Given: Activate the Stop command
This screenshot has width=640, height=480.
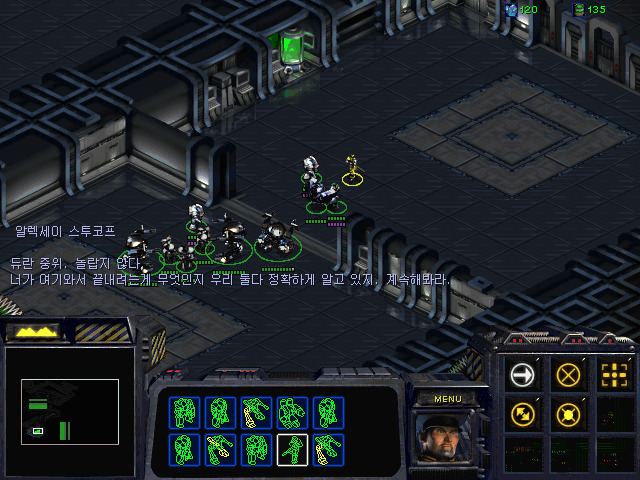Looking at the screenshot, I should 568,375.
